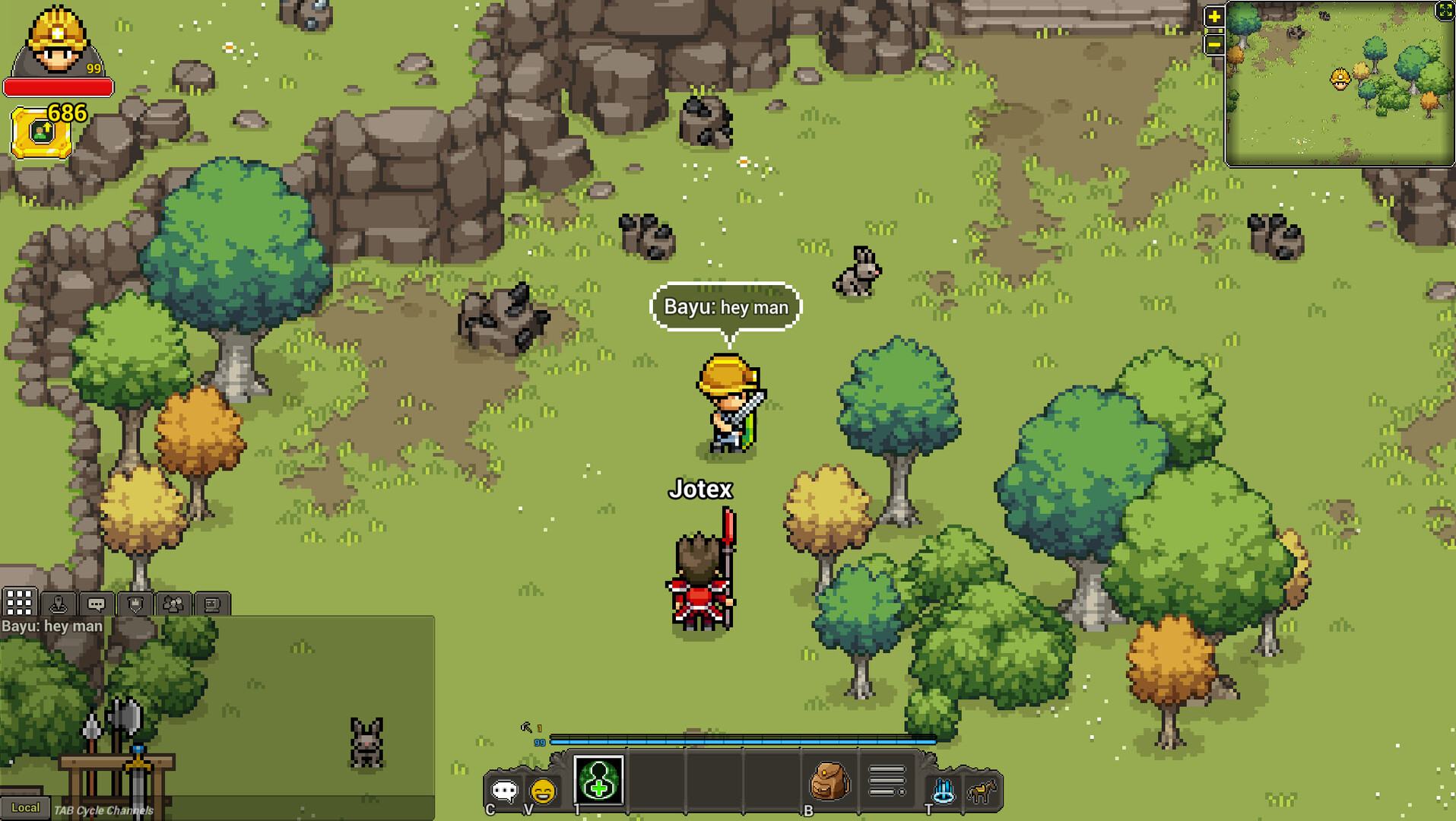Viewport: 1456px width, 821px height.
Task: Open the Local chat channel selector
Action: coord(26,808)
